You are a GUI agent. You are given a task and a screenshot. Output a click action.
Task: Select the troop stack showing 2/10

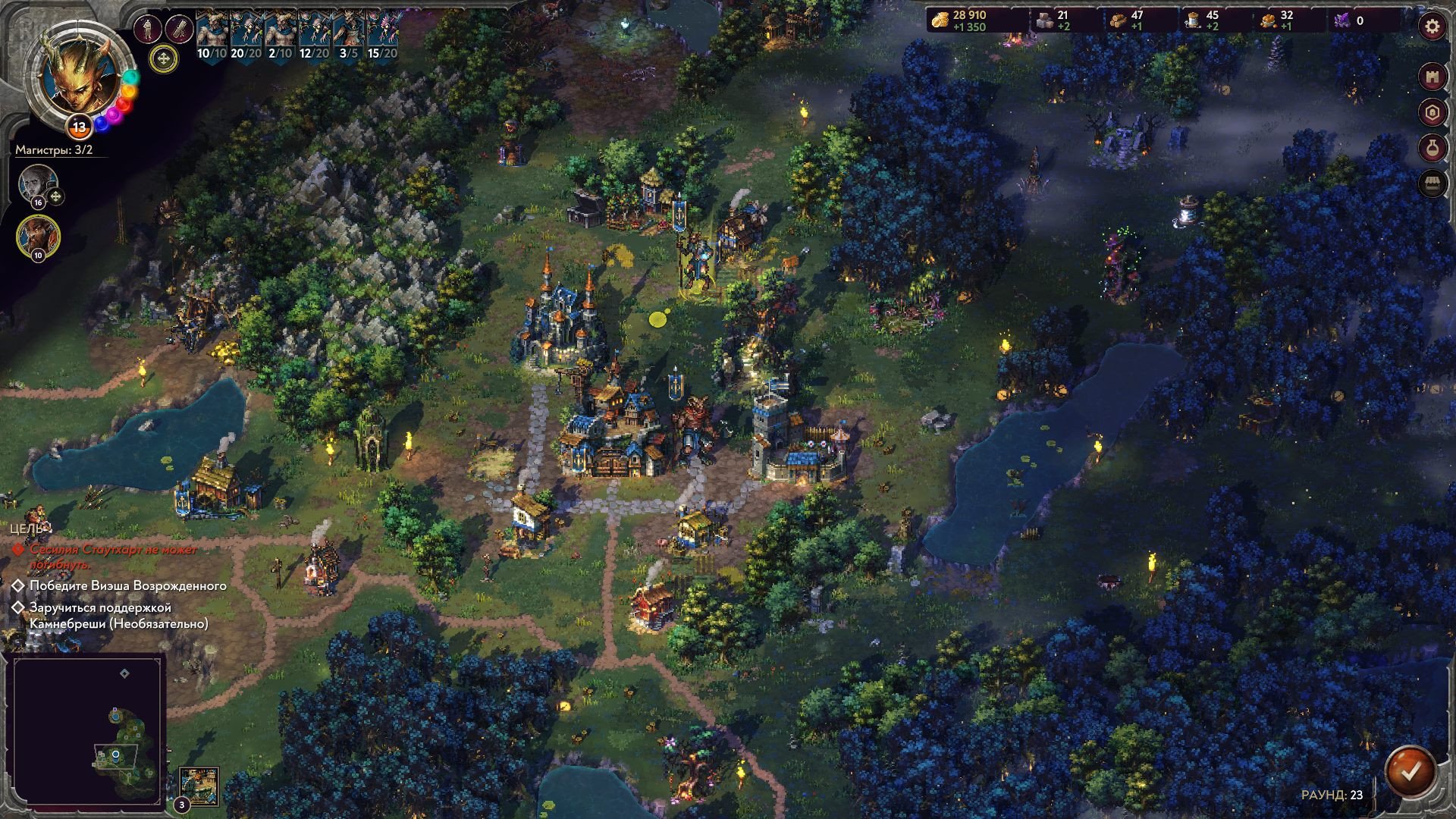(281, 35)
